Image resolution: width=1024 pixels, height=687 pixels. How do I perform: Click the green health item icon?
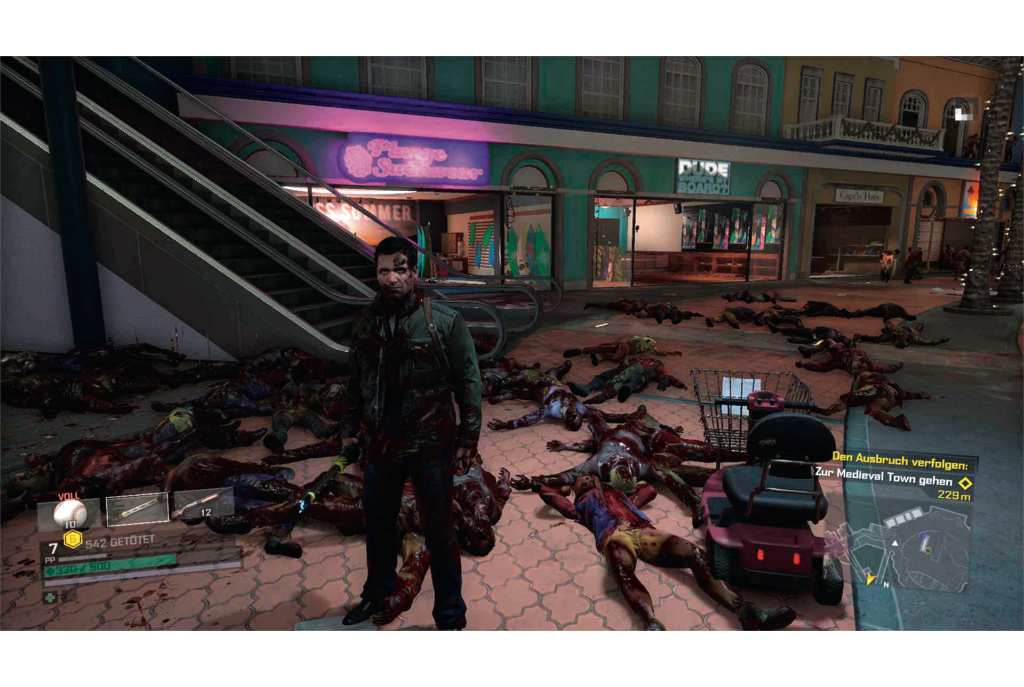(50, 597)
